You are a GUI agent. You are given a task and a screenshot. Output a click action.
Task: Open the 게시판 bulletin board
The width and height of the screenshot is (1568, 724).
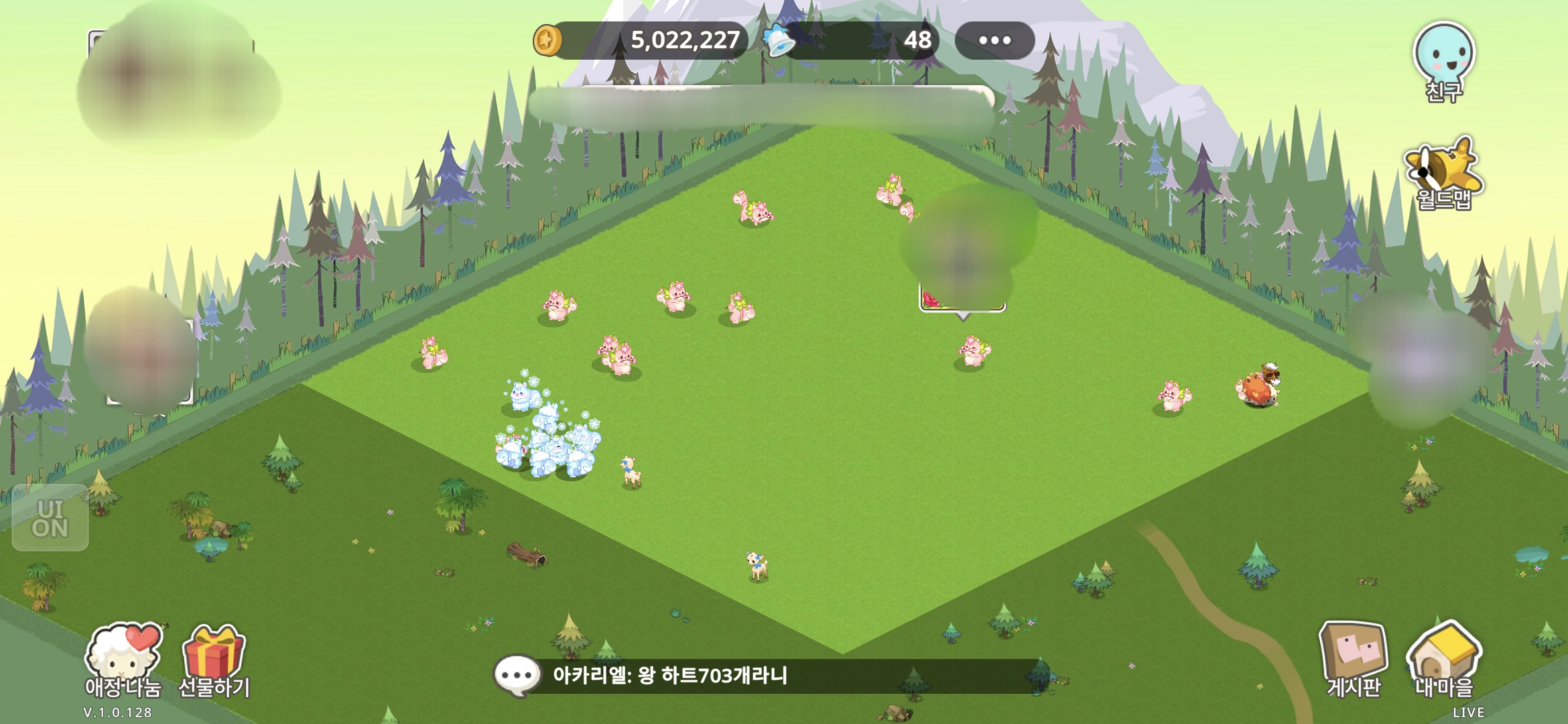[x=1352, y=658]
